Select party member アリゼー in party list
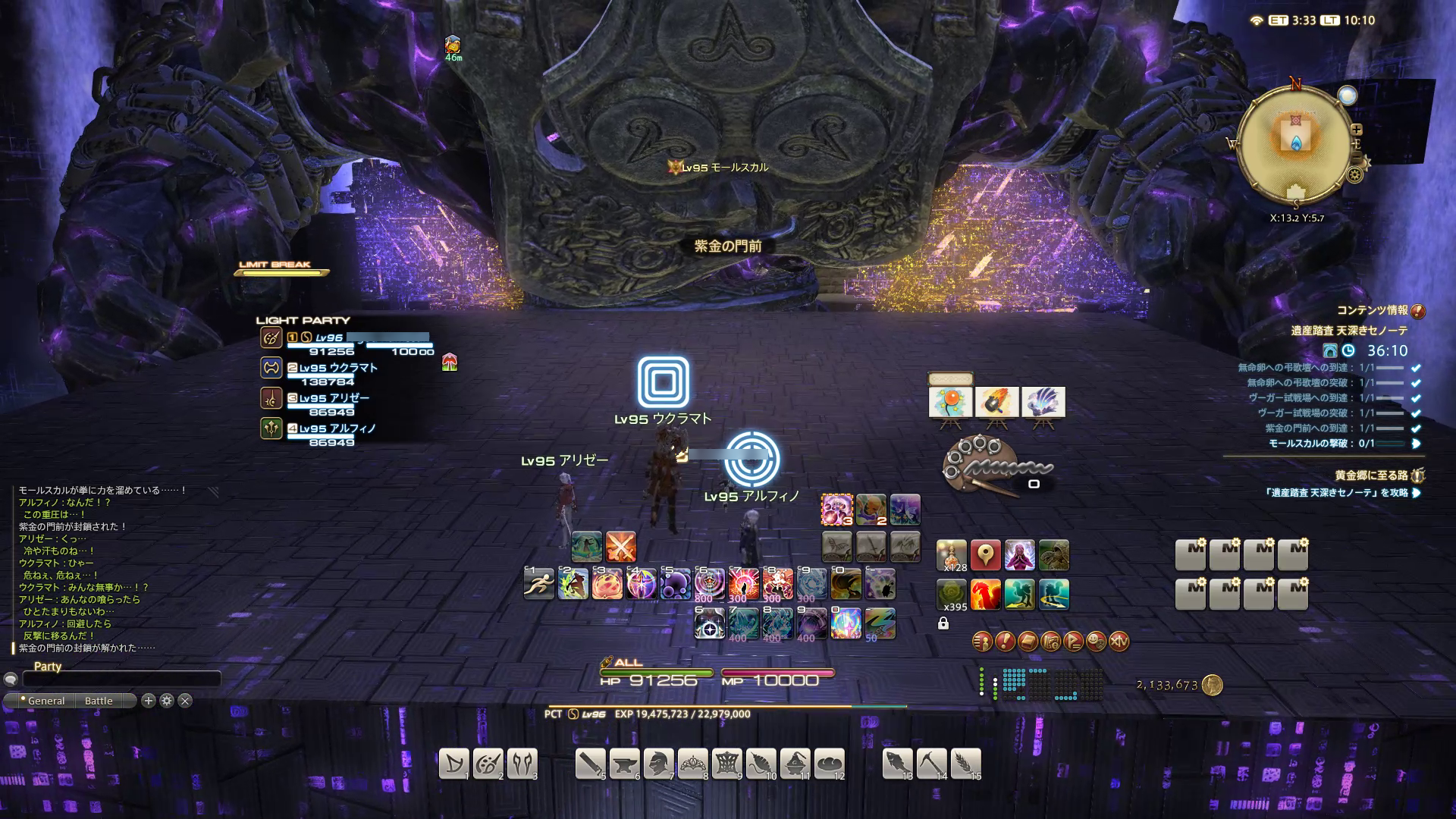1456x819 pixels. point(334,398)
